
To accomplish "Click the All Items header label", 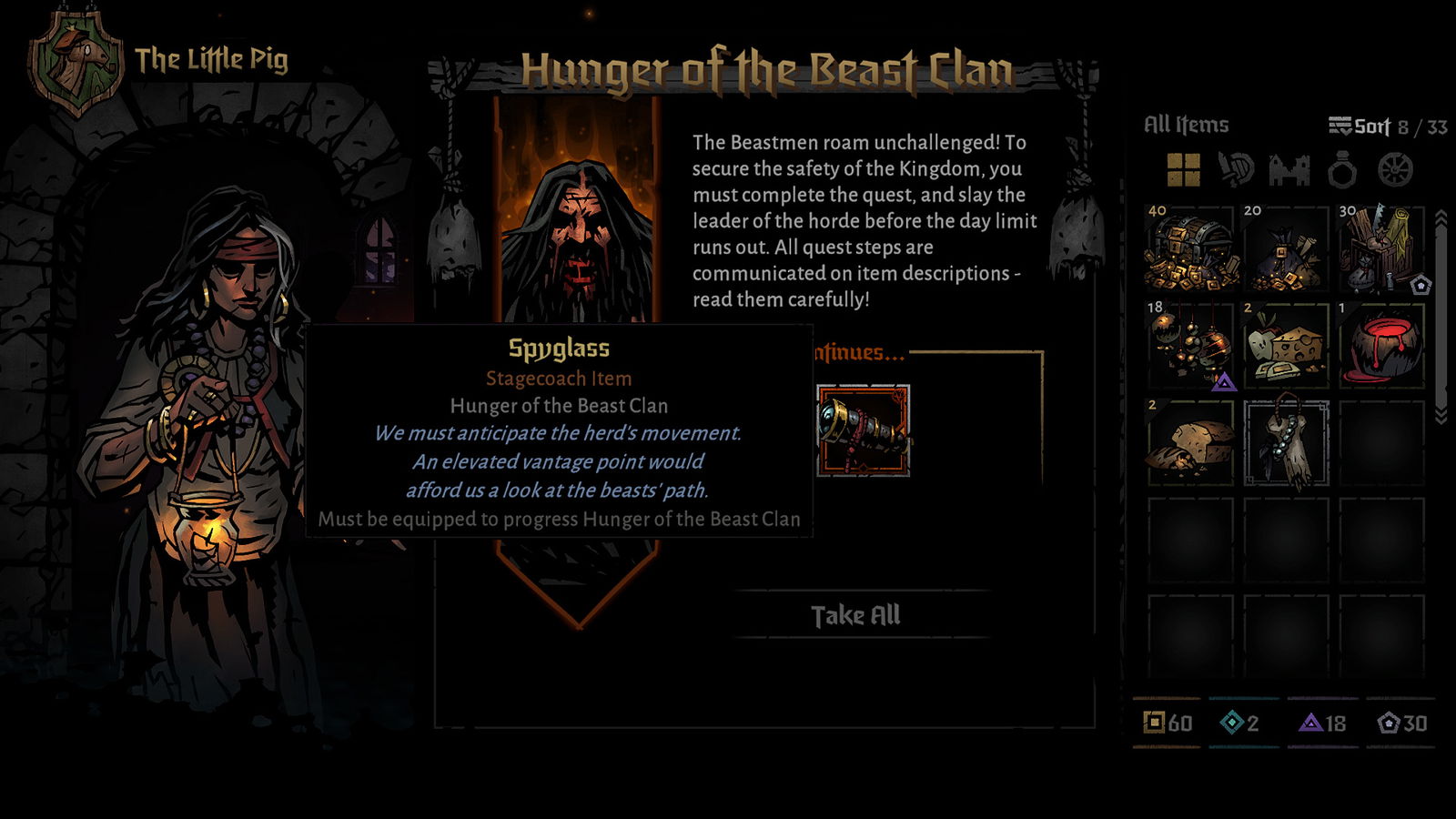I will point(1188,122).
